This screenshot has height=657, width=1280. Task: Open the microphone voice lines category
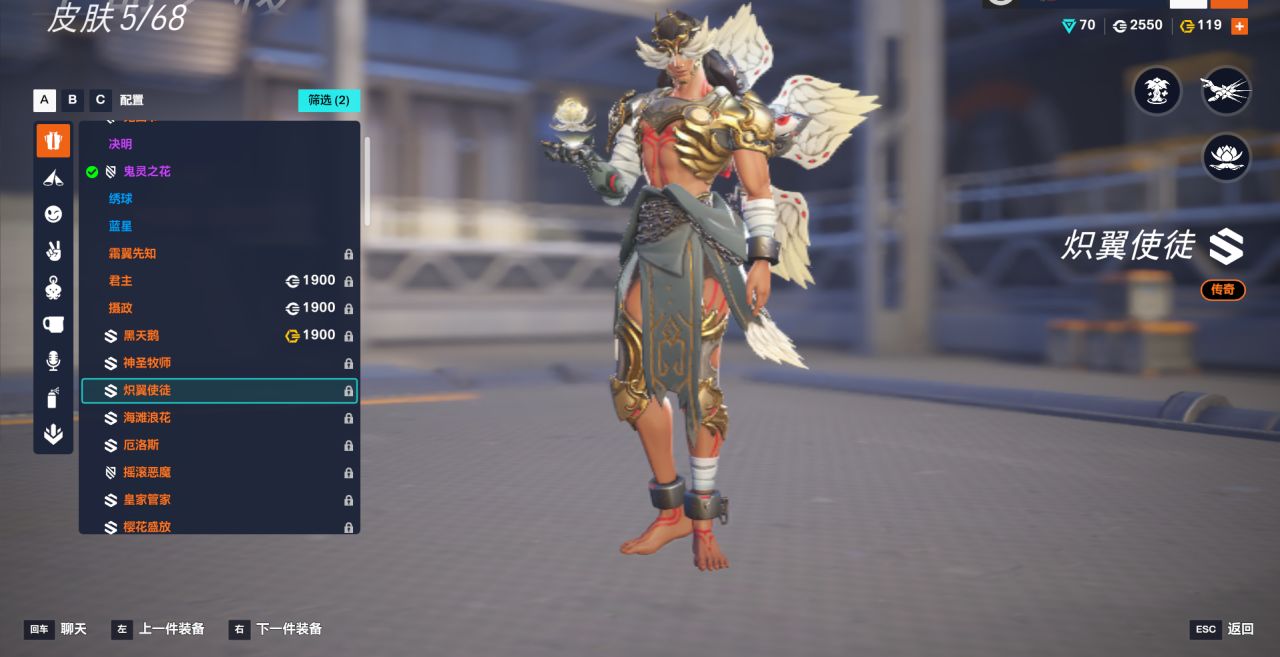(53, 361)
